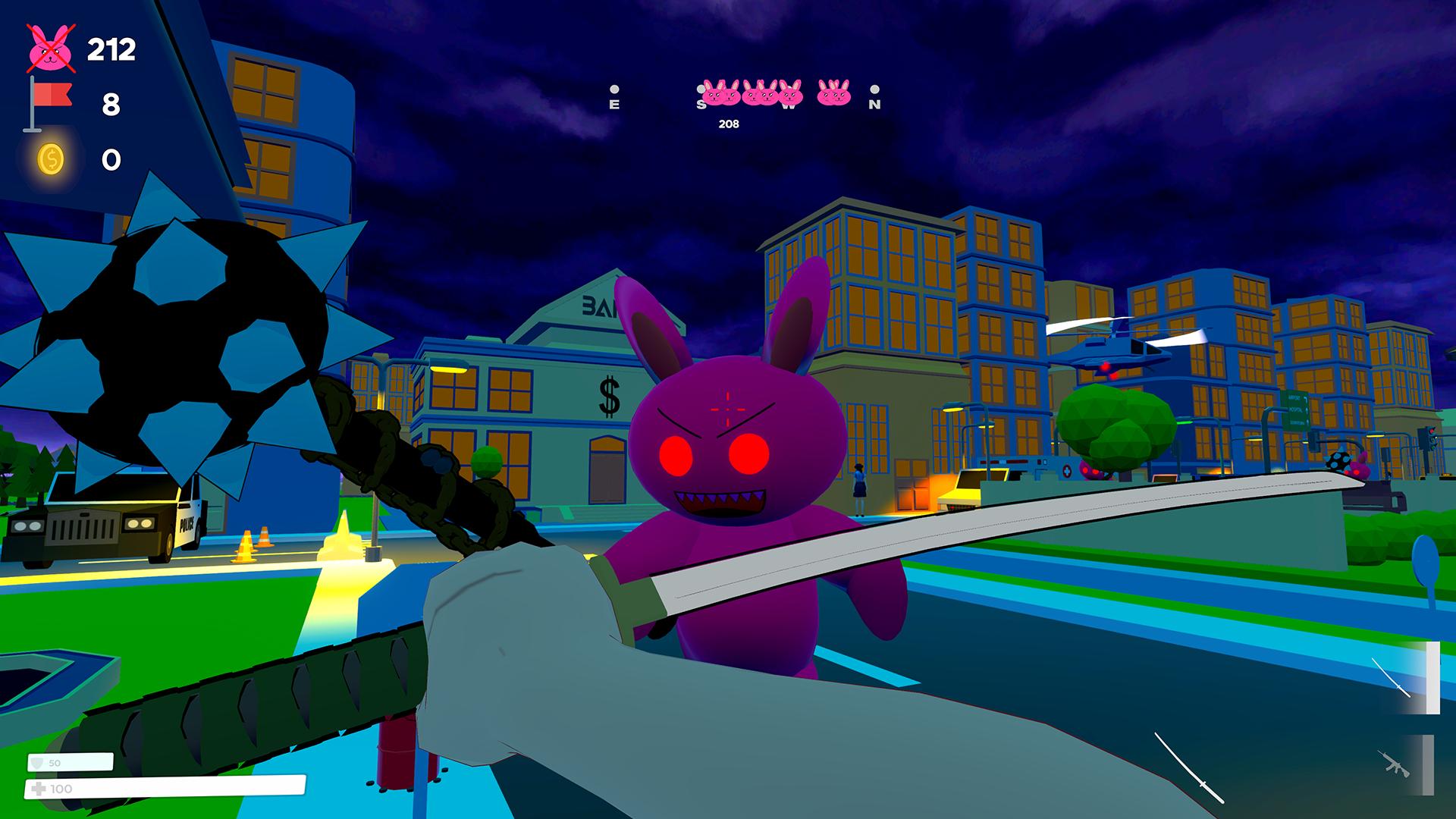
Task: Click the W marker on the compass
Action: click(787, 106)
